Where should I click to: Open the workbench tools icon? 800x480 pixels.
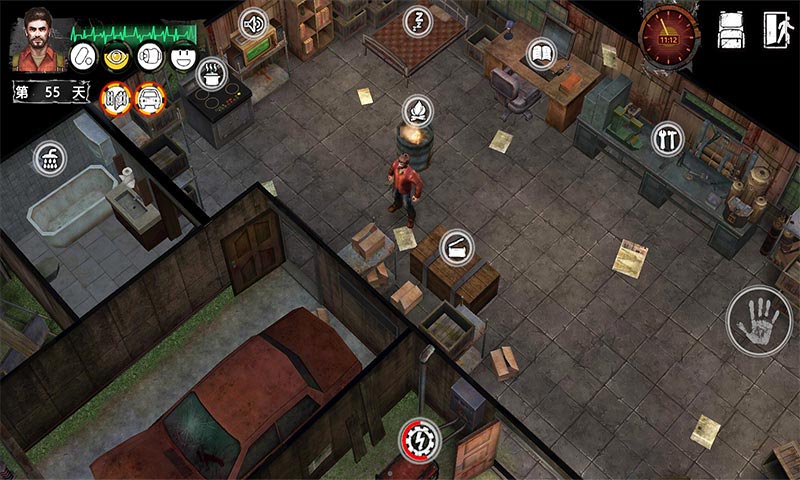pos(667,138)
